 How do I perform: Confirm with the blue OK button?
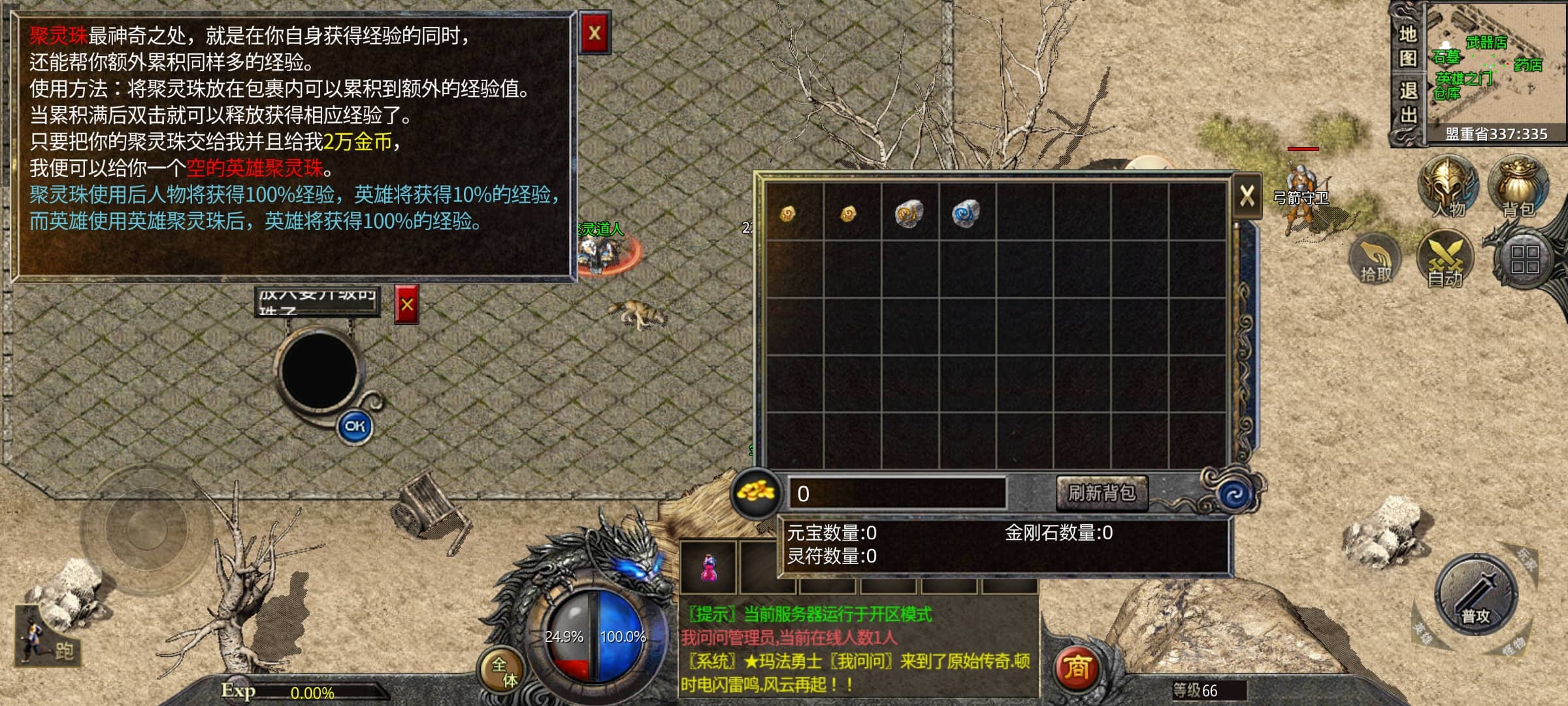coord(355,426)
